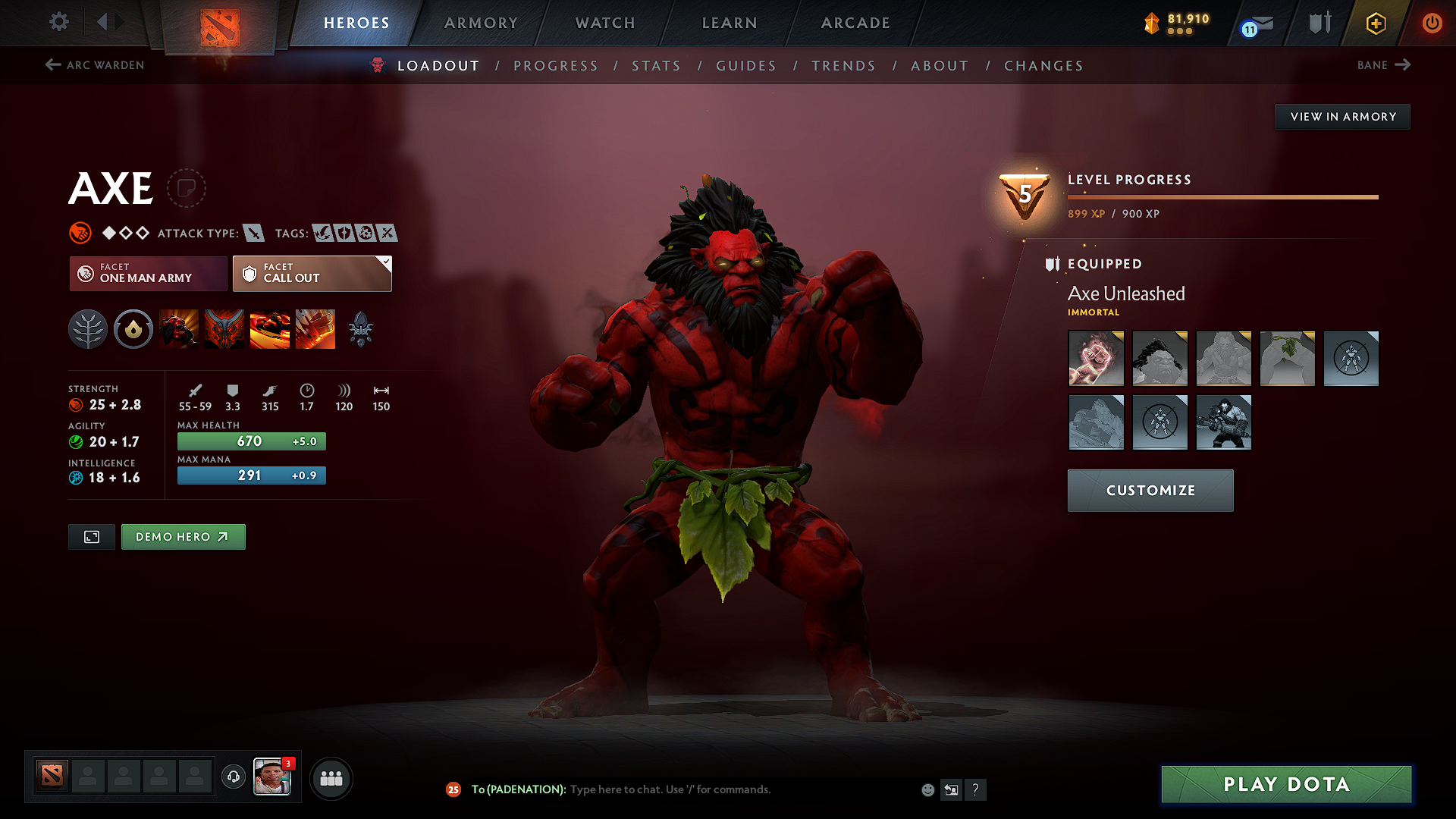
Task: Open the Bane next hero arrow
Action: tap(1405, 65)
